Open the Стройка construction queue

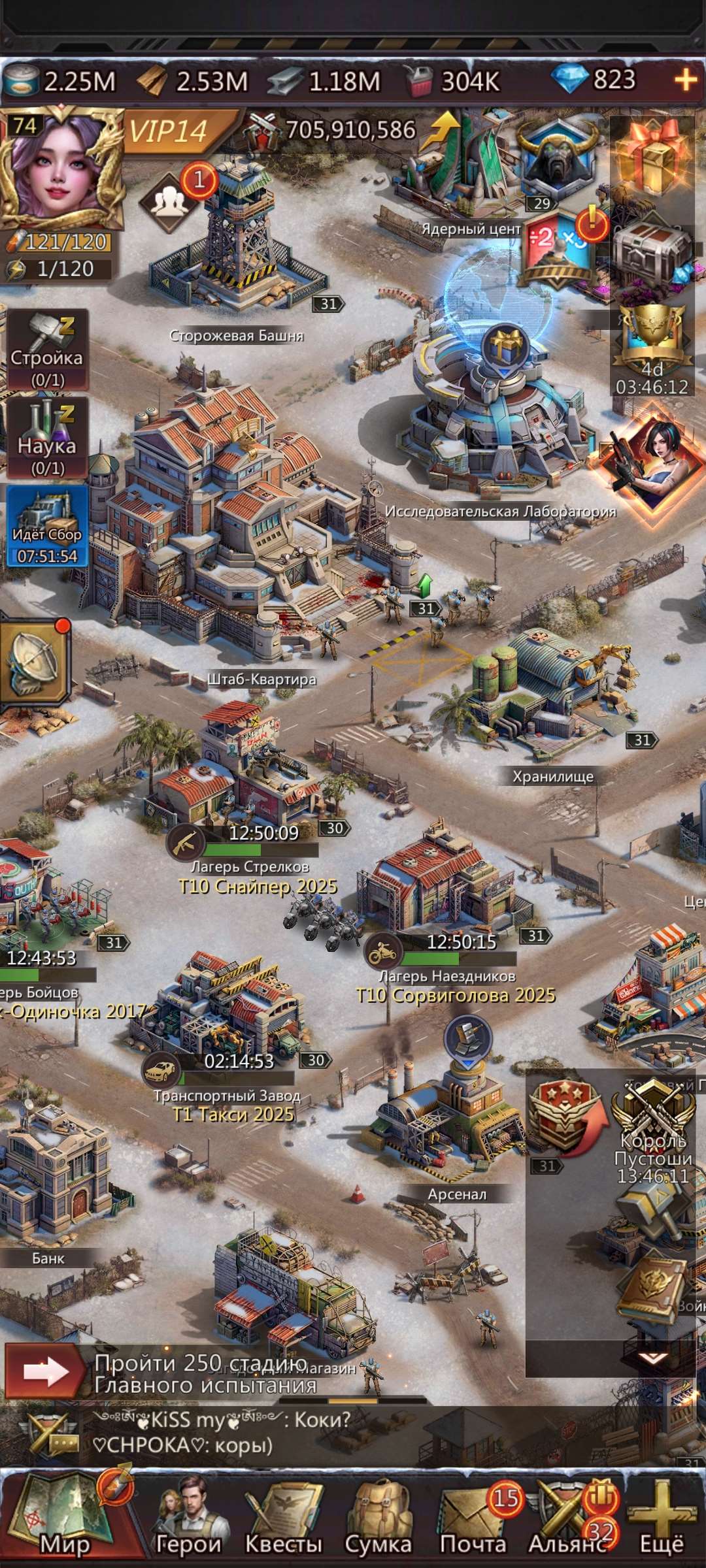[x=47, y=350]
